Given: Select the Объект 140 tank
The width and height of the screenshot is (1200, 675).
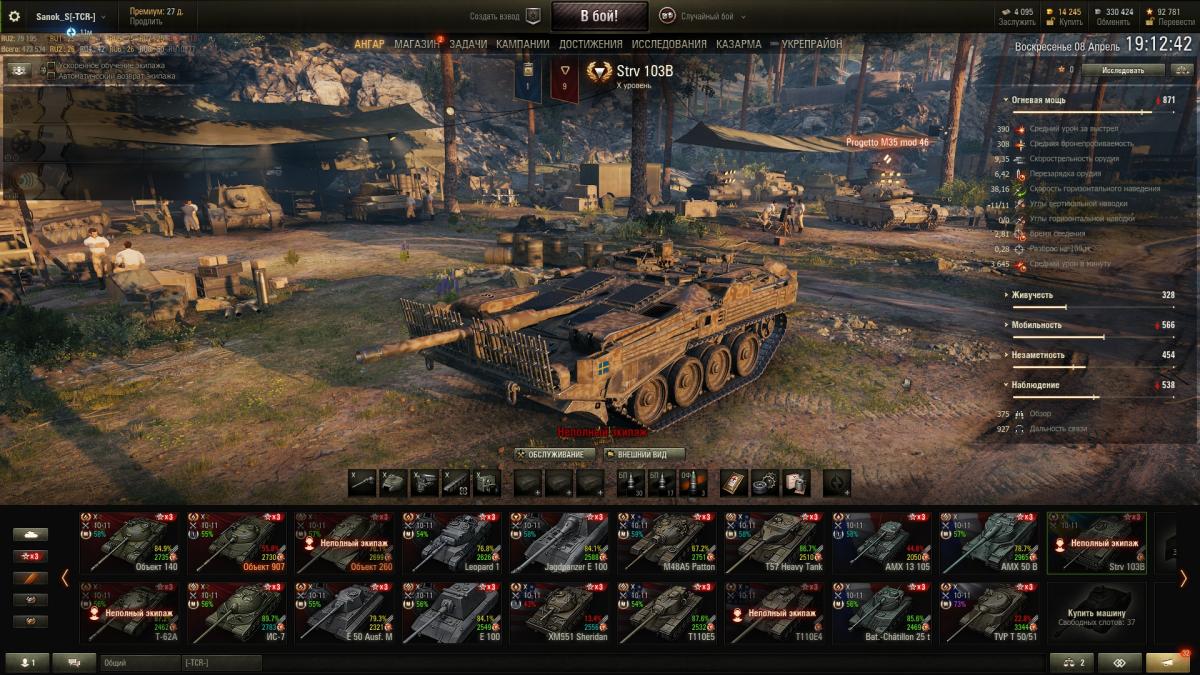Looking at the screenshot, I should coord(128,543).
